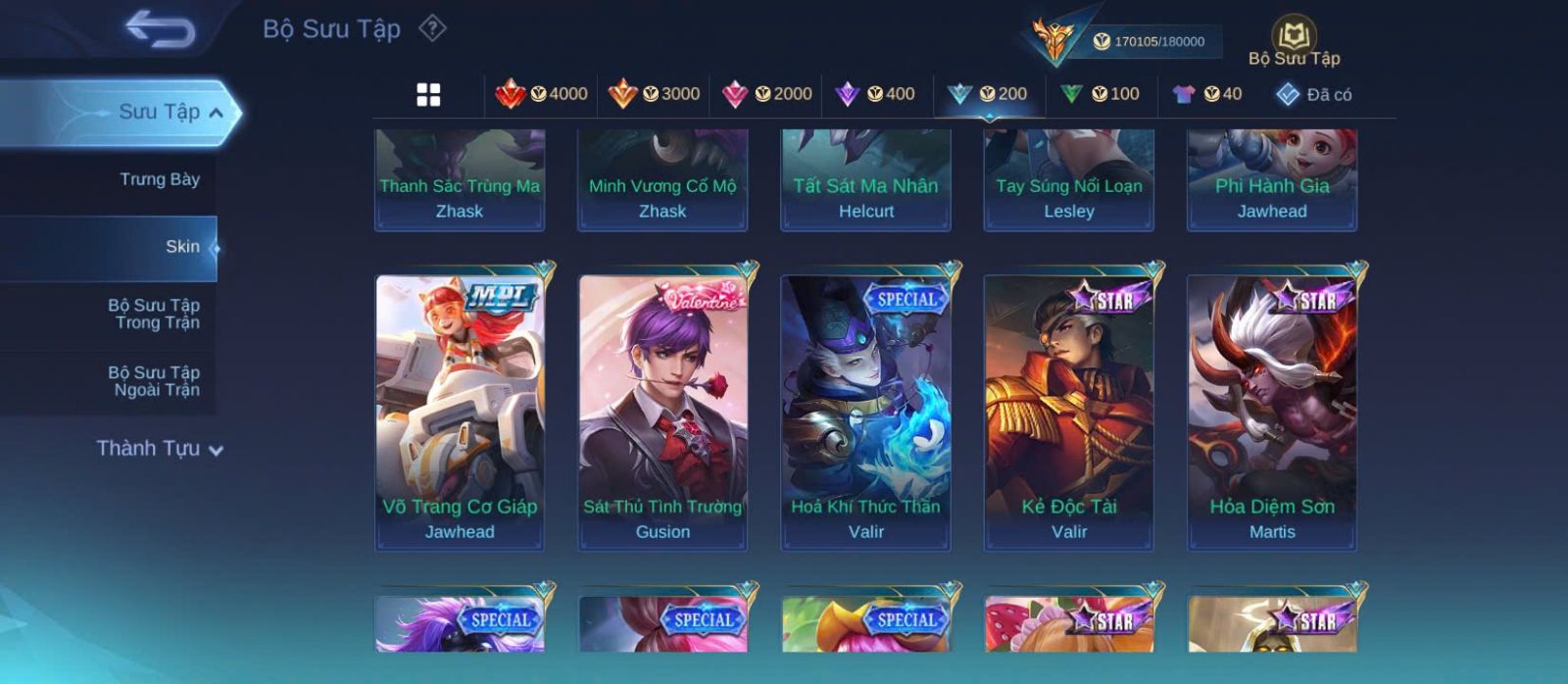This screenshot has height=684, width=1568.
Task: Open the Trưng Bày menu entry
Action: click(159, 179)
